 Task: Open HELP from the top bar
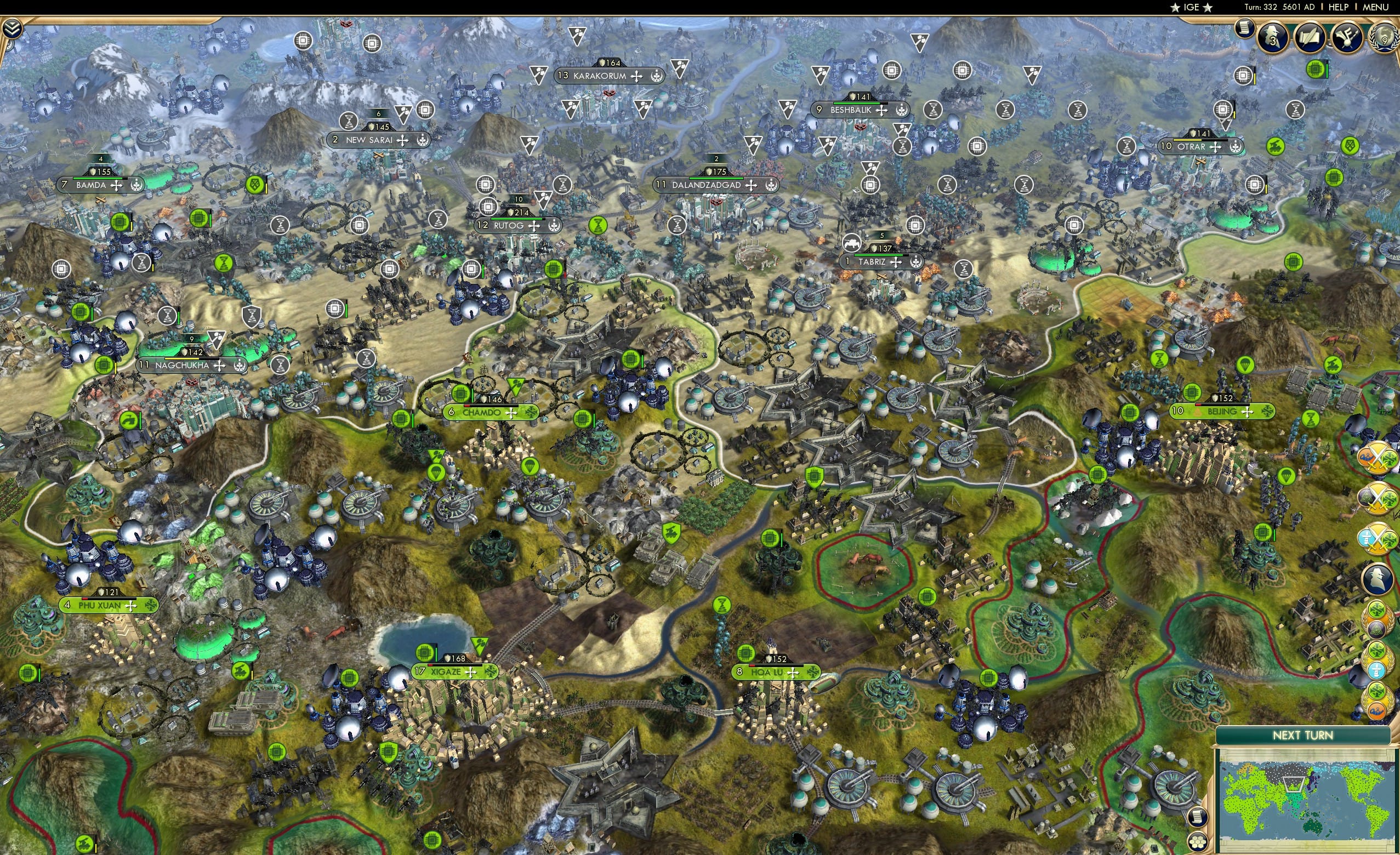(1339, 7)
